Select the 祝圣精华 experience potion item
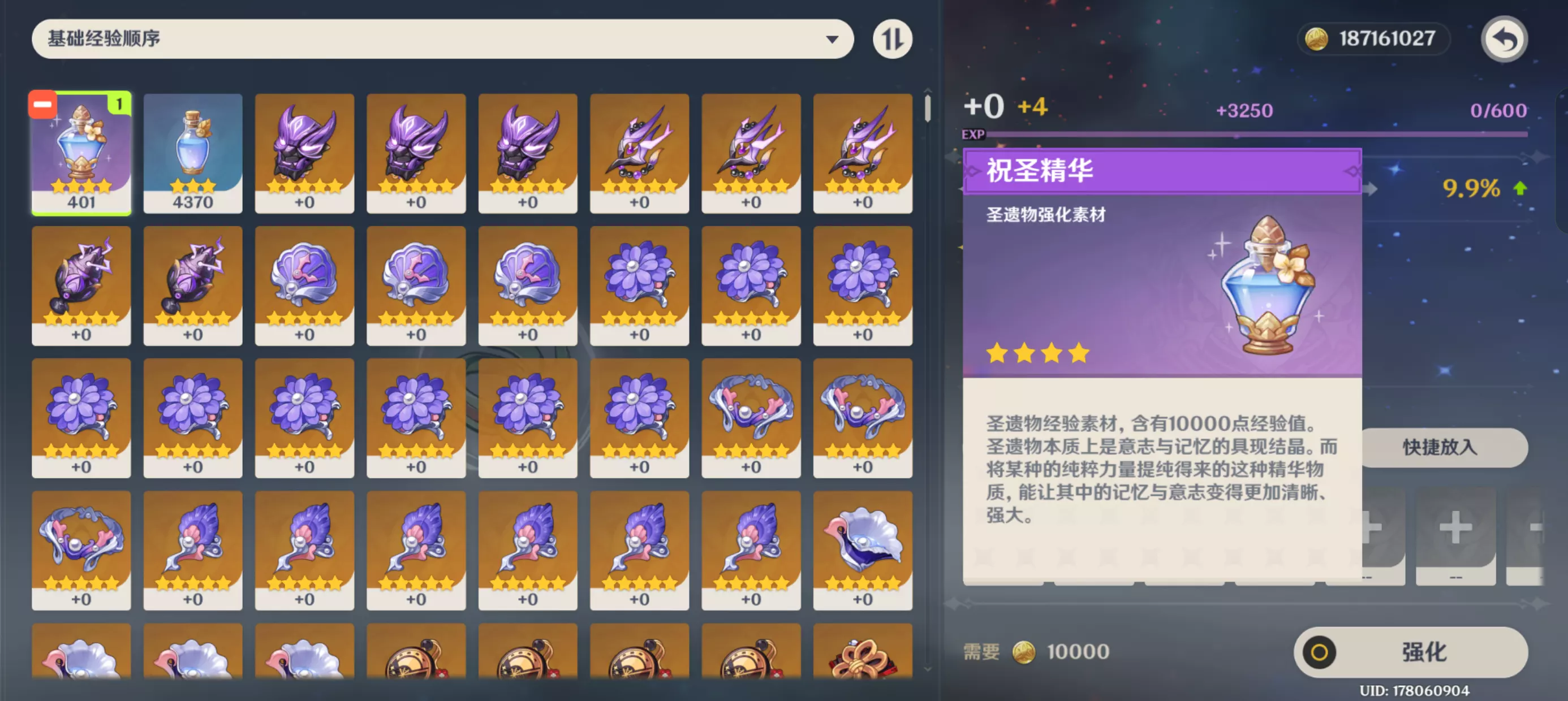This screenshot has height=701, width=1568. 81,152
